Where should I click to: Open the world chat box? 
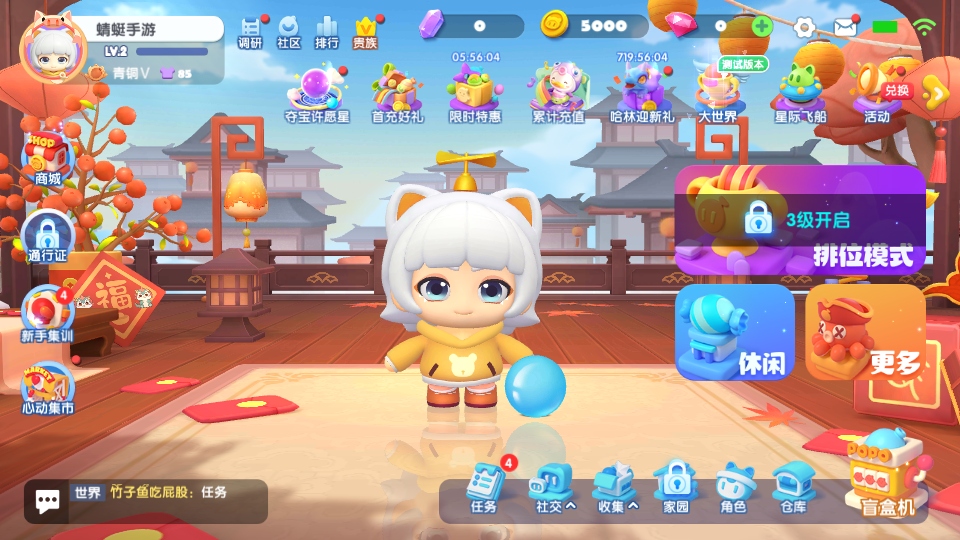[146, 500]
